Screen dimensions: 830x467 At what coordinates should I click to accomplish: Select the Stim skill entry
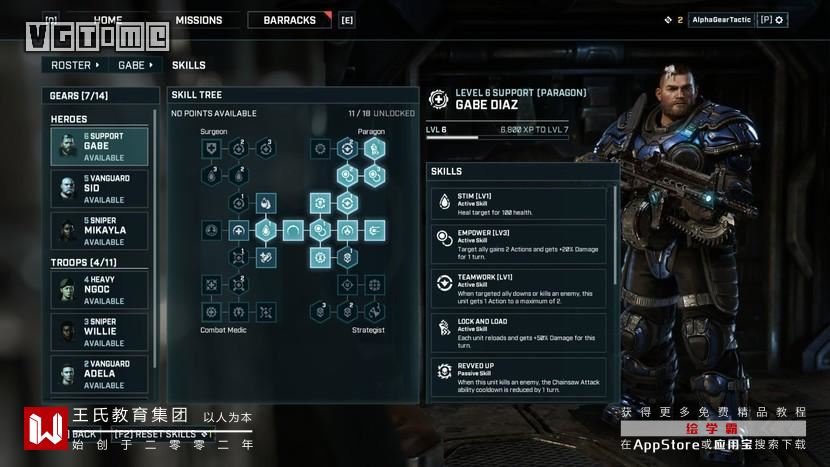coord(518,203)
